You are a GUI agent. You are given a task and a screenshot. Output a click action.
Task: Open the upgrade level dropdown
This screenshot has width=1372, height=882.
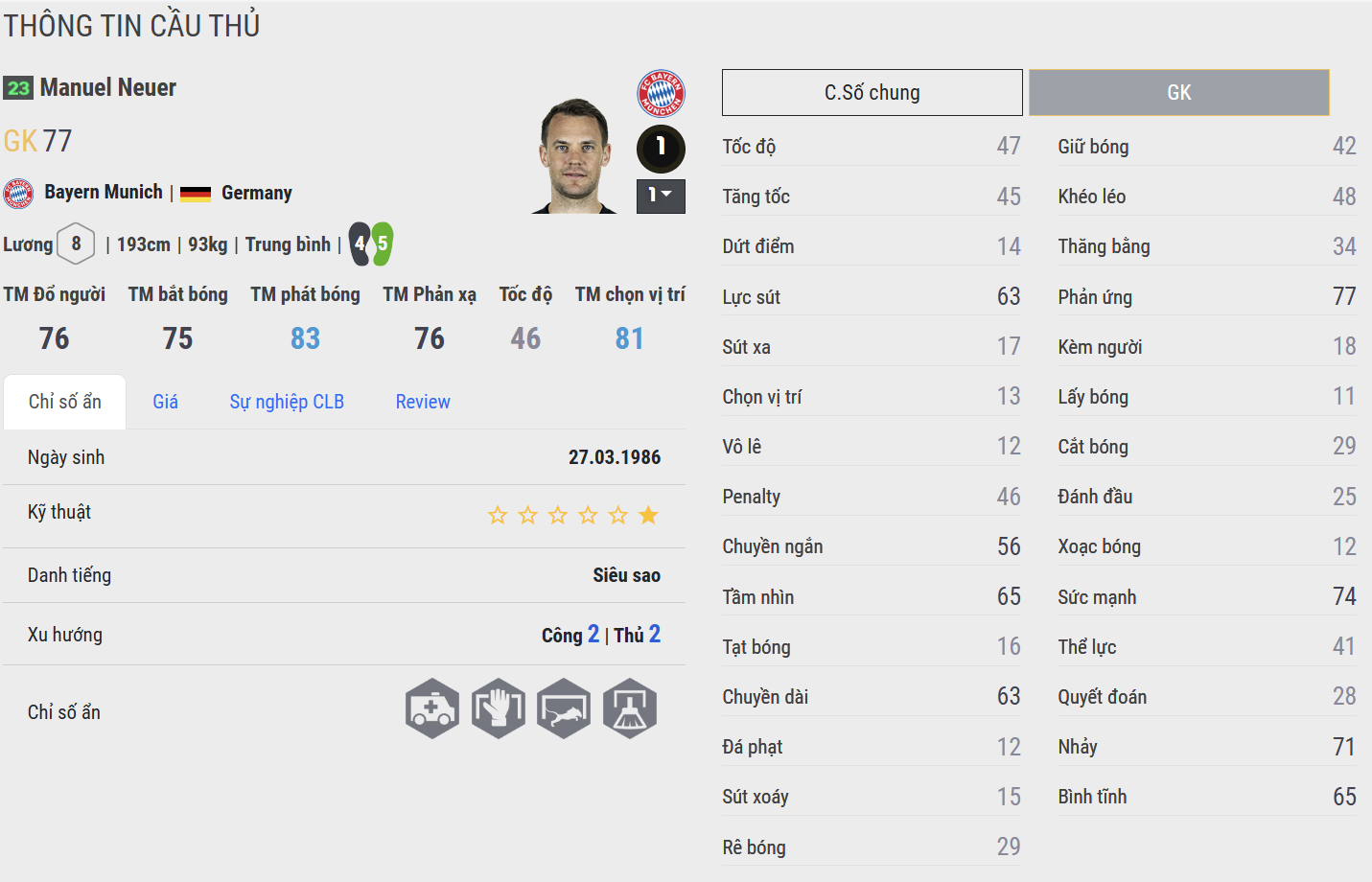coord(661,196)
